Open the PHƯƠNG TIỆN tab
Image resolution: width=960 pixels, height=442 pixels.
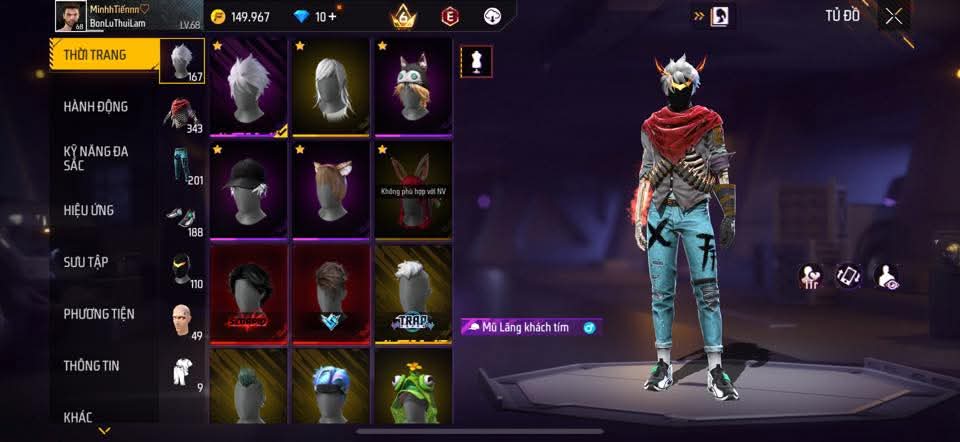[98, 314]
